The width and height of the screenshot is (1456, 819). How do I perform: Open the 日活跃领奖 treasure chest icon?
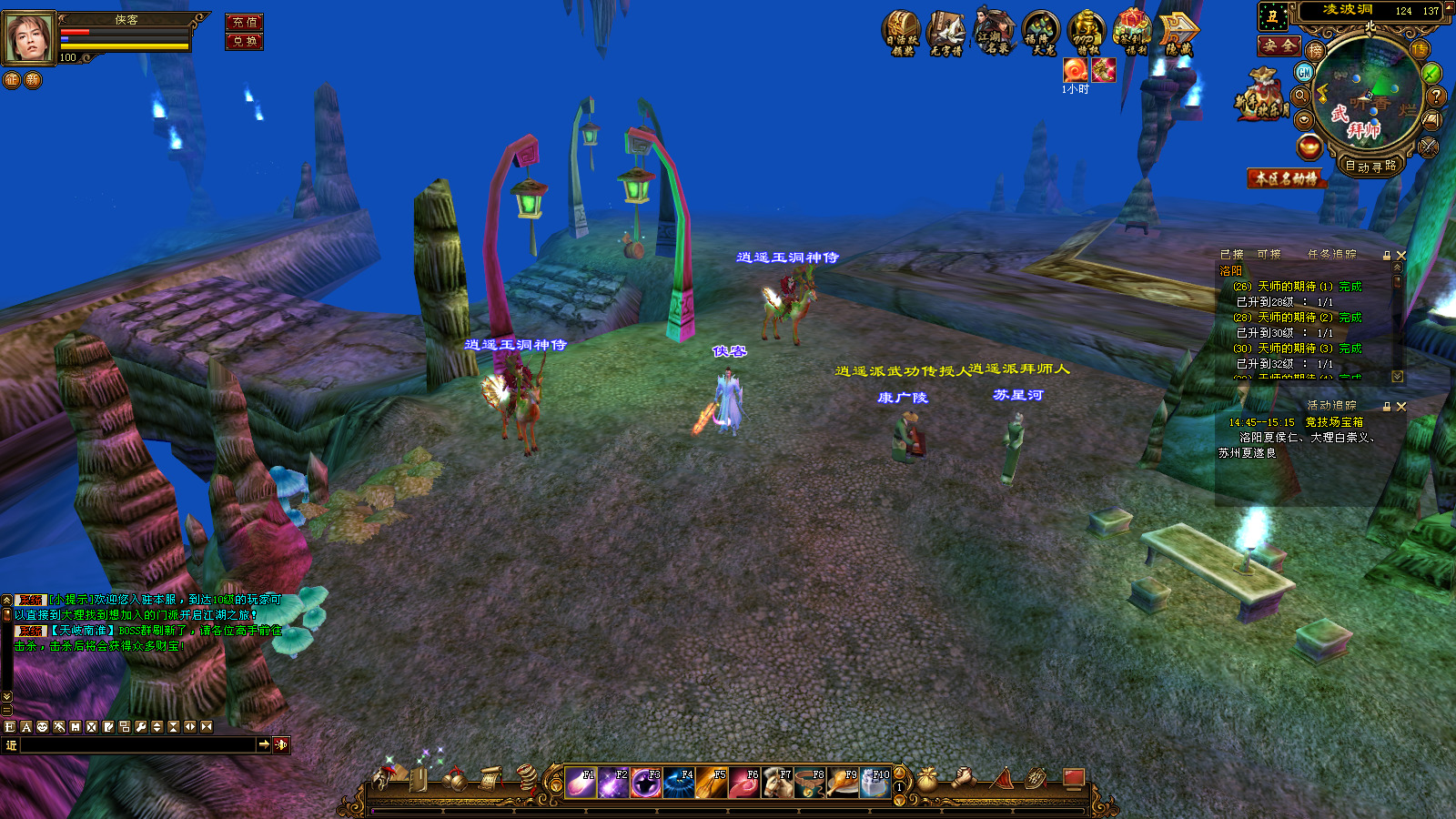902,33
